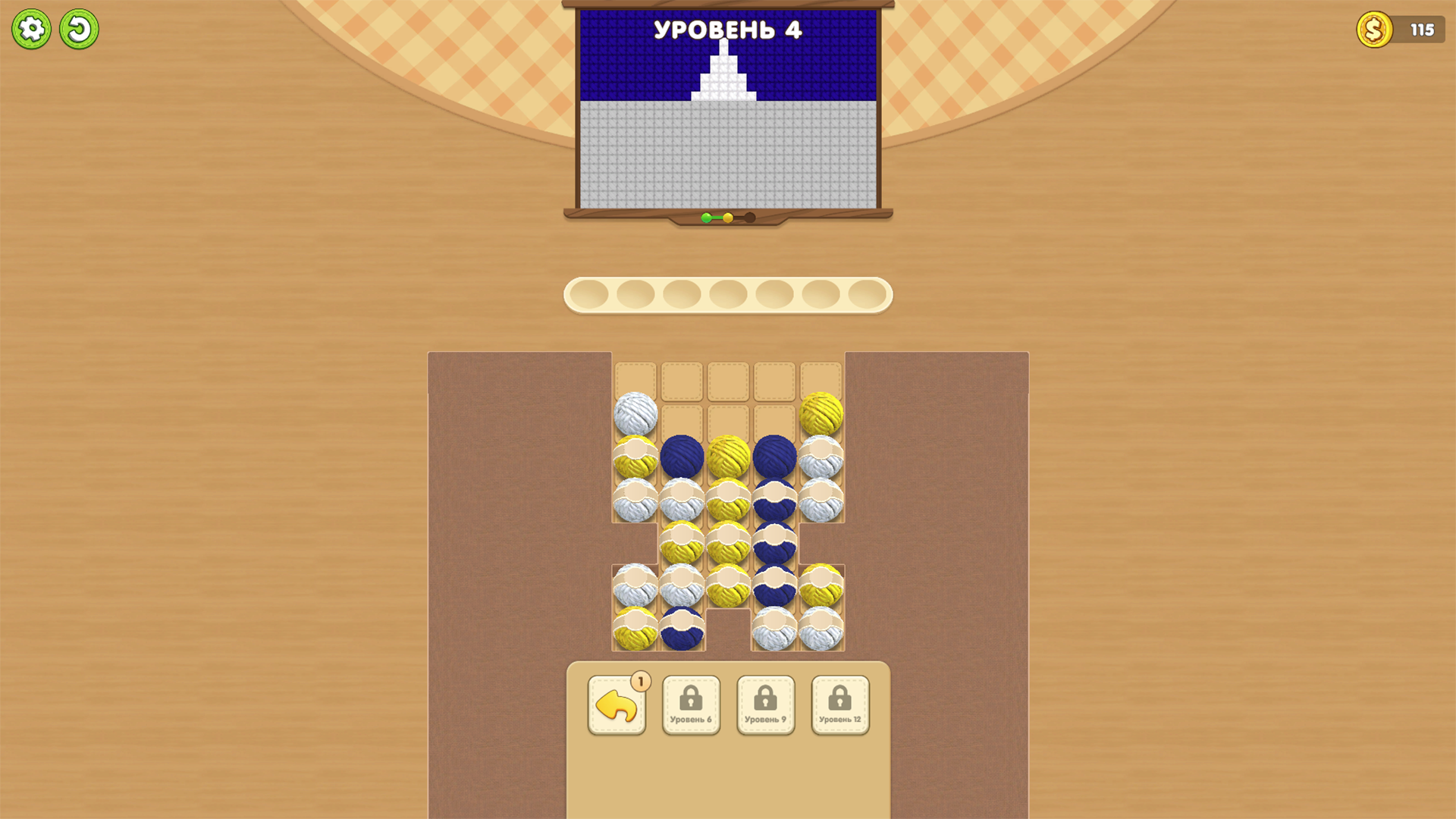1456x819 pixels.
Task: Restart the level with the refresh icon
Action: pyautogui.click(x=79, y=28)
